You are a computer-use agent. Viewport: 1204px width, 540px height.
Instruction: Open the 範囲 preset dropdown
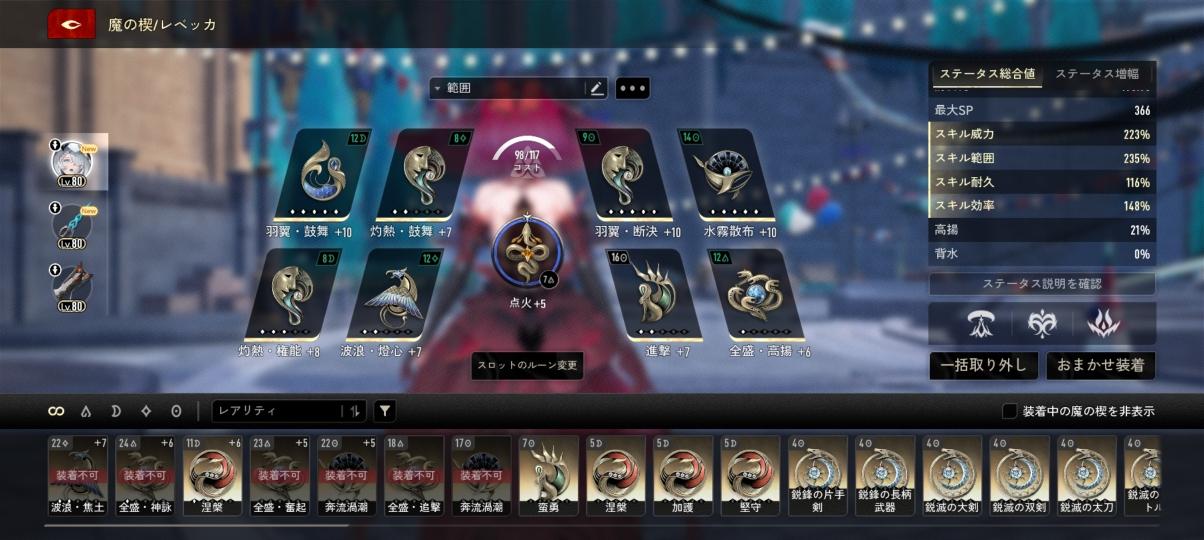(x=507, y=88)
